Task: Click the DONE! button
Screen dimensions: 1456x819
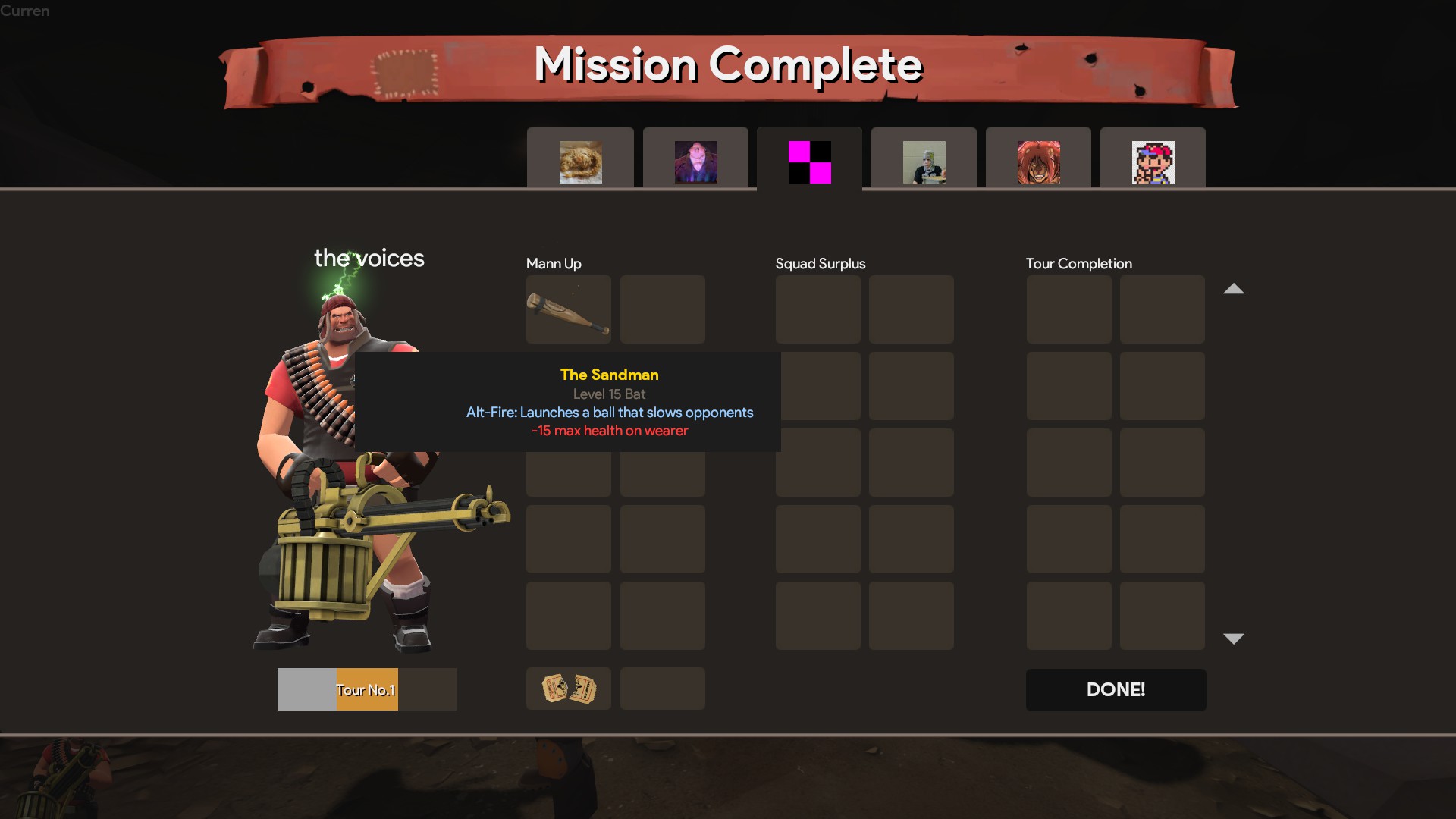Action: (x=1116, y=689)
